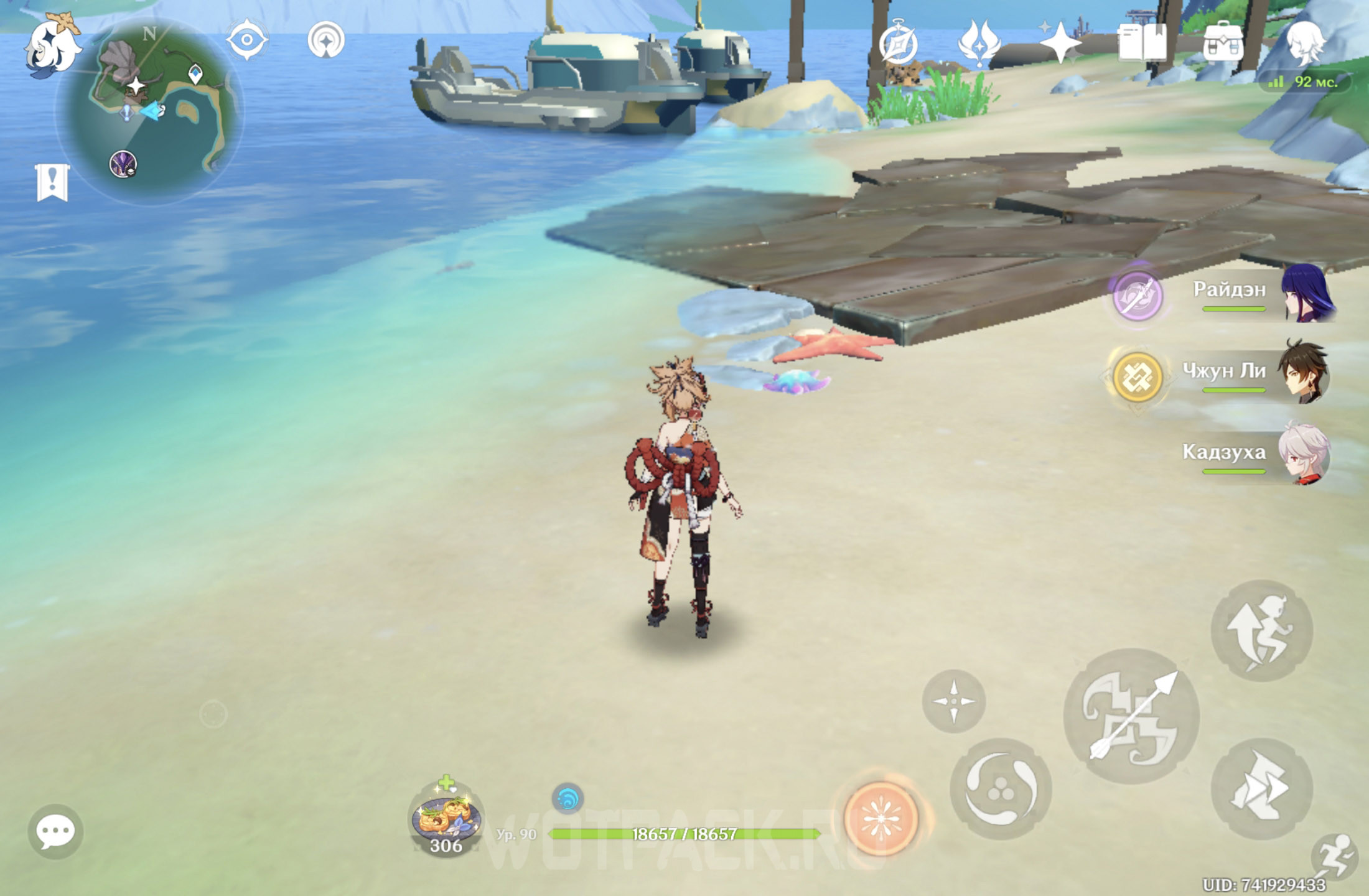Open the adventurer compass events icon
Viewport: 1369px width, 896px height.
[x=898, y=44]
